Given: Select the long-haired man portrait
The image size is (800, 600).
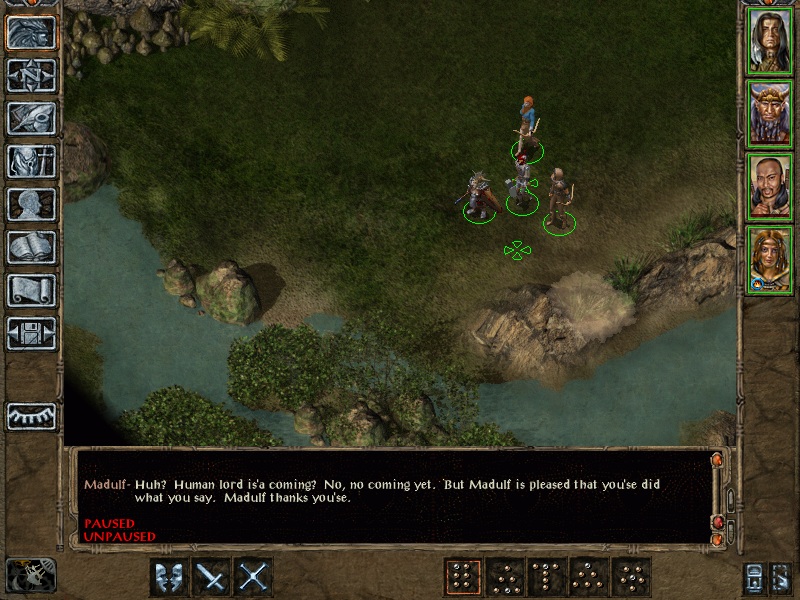Looking at the screenshot, I should (x=770, y=42).
